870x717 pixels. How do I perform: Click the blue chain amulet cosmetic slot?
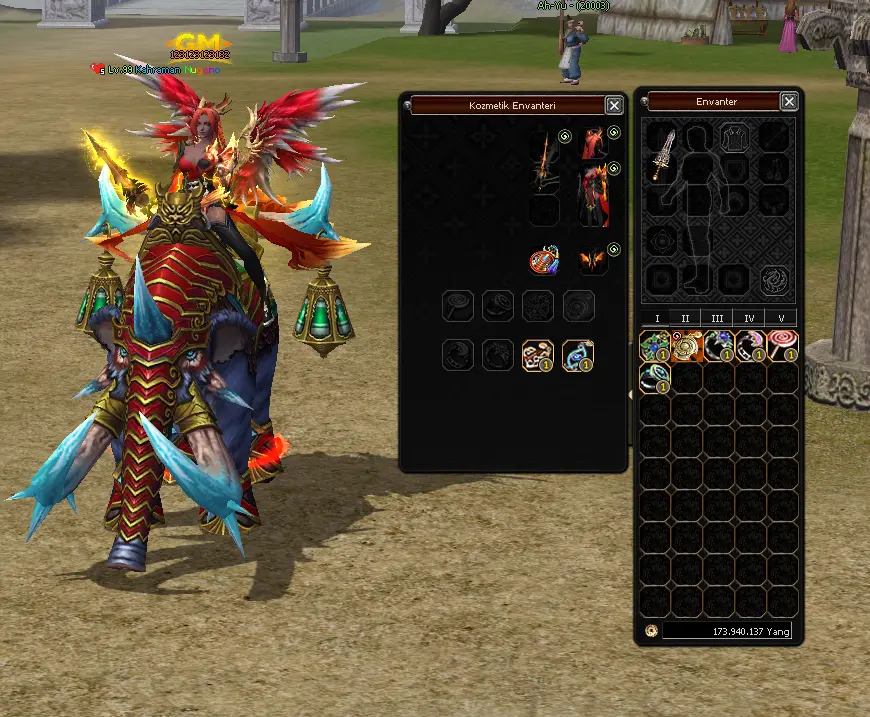click(x=578, y=354)
